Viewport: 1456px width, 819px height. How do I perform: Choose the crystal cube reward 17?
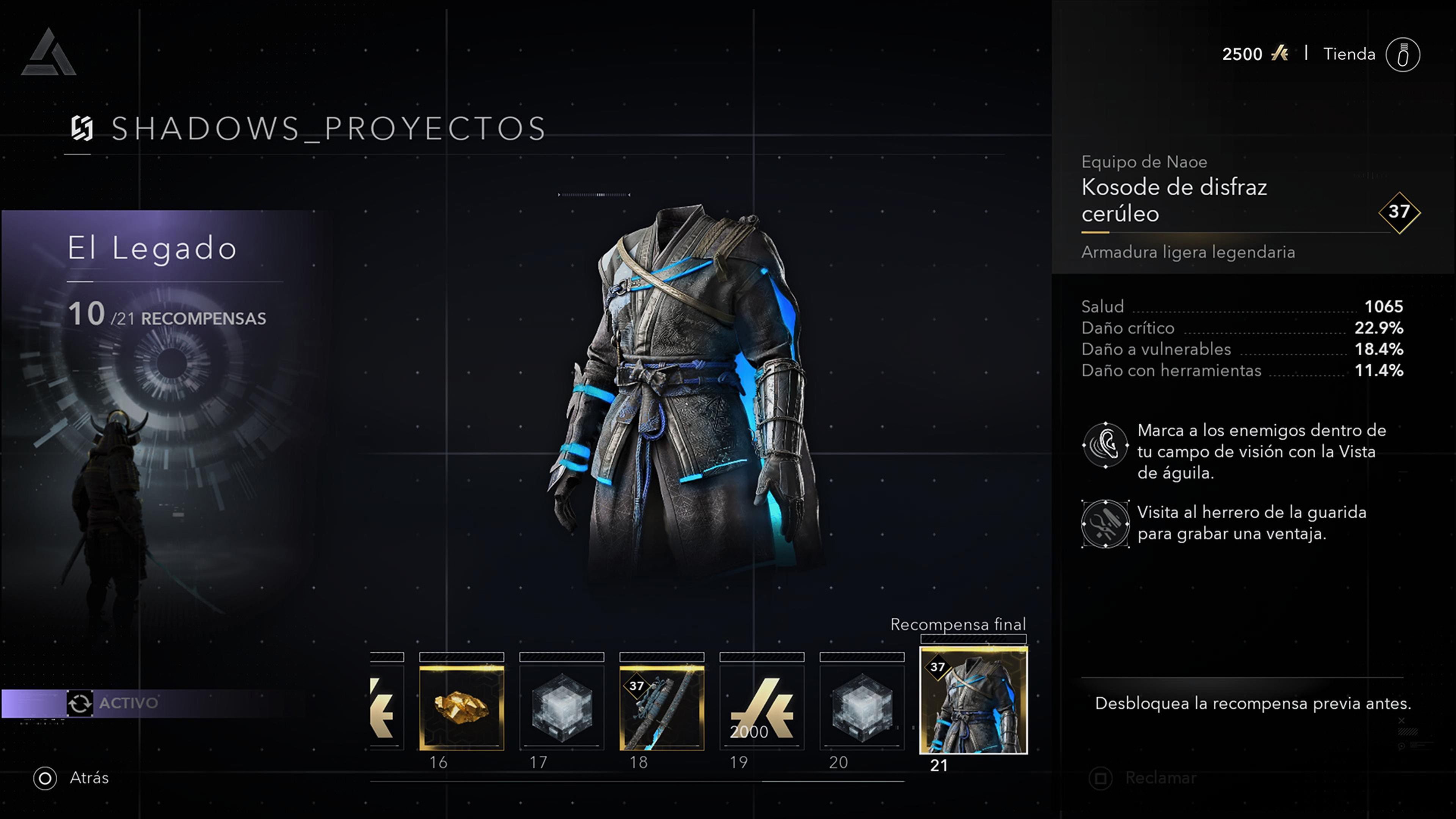point(561,707)
